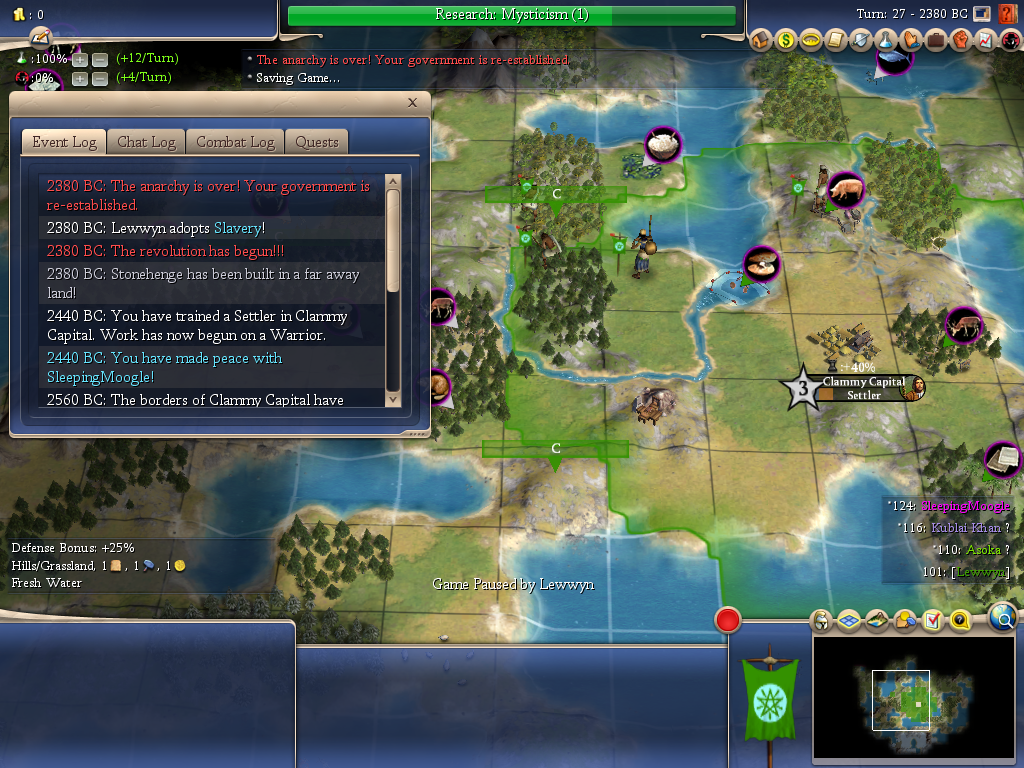Open the Financial Advisor dollar icon
The width and height of the screenshot is (1024, 768).
point(786,41)
